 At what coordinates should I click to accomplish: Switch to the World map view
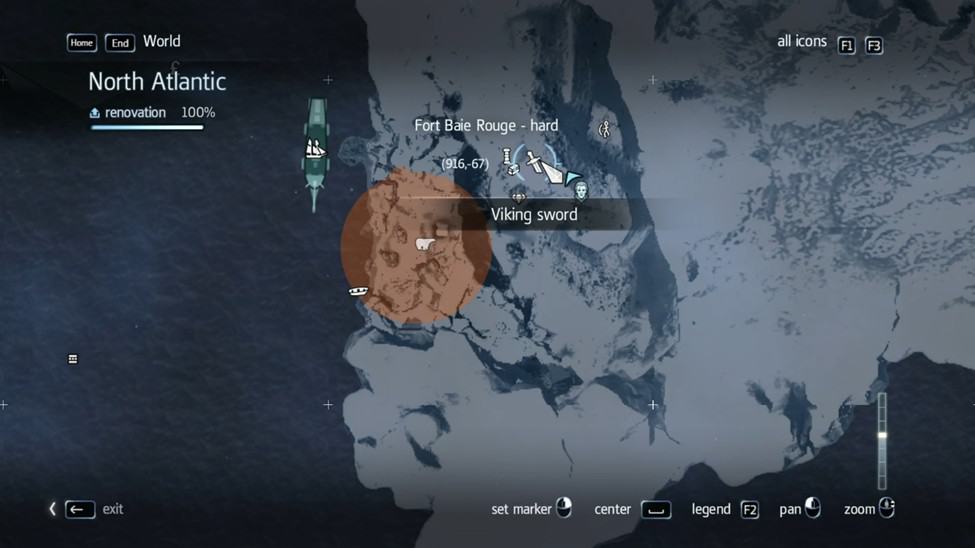tap(161, 42)
